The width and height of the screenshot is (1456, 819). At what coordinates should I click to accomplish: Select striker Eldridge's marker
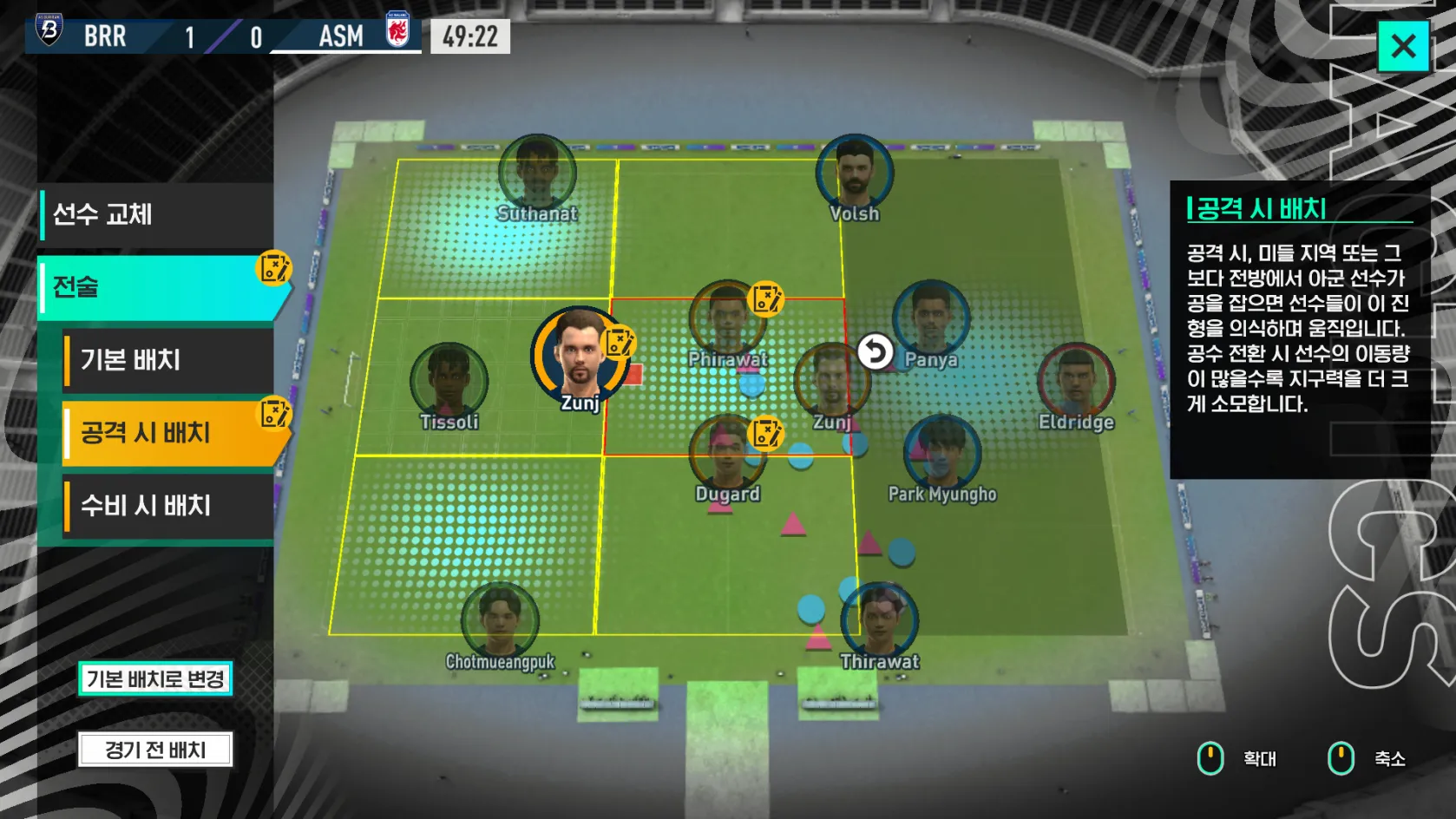[1076, 382]
